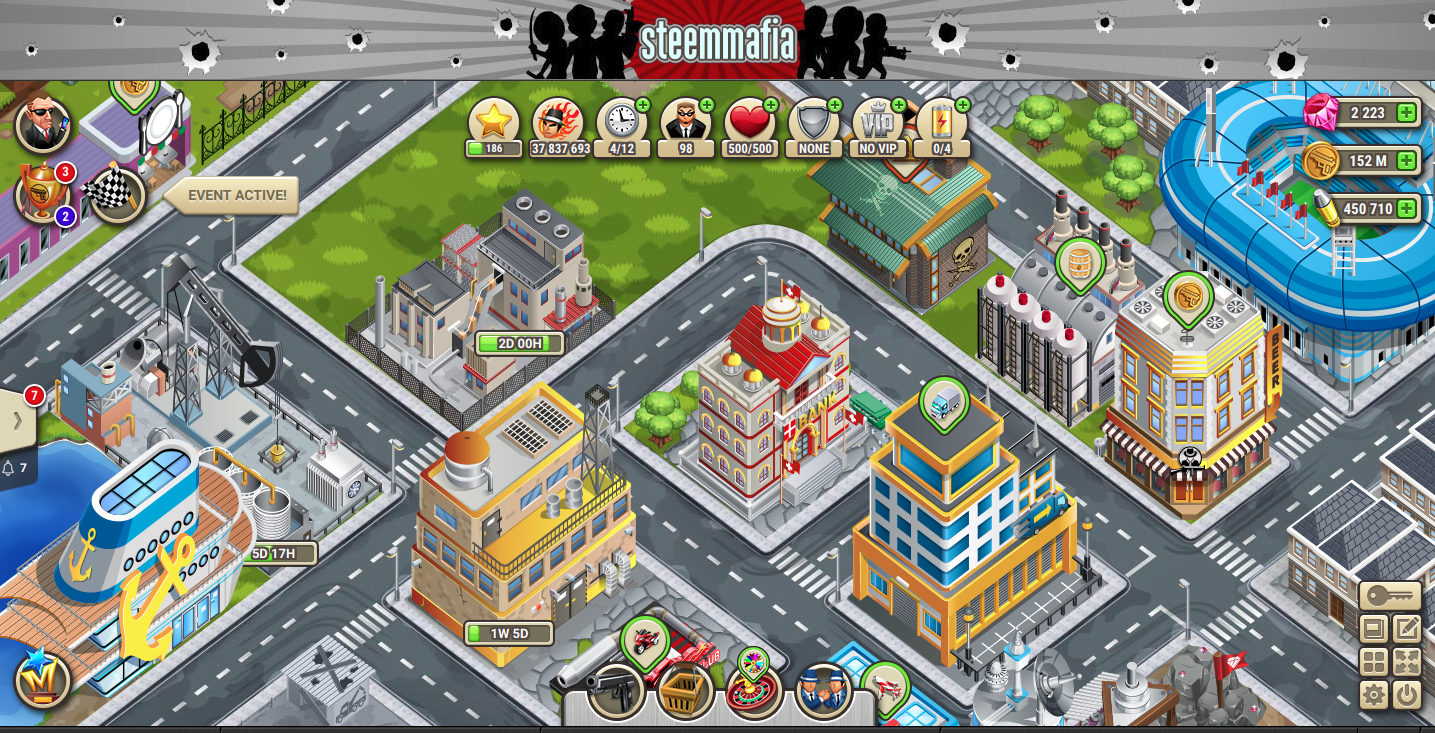Open the trophy achievements icon
Viewport: 1435px width, 733px height.
[x=42, y=193]
